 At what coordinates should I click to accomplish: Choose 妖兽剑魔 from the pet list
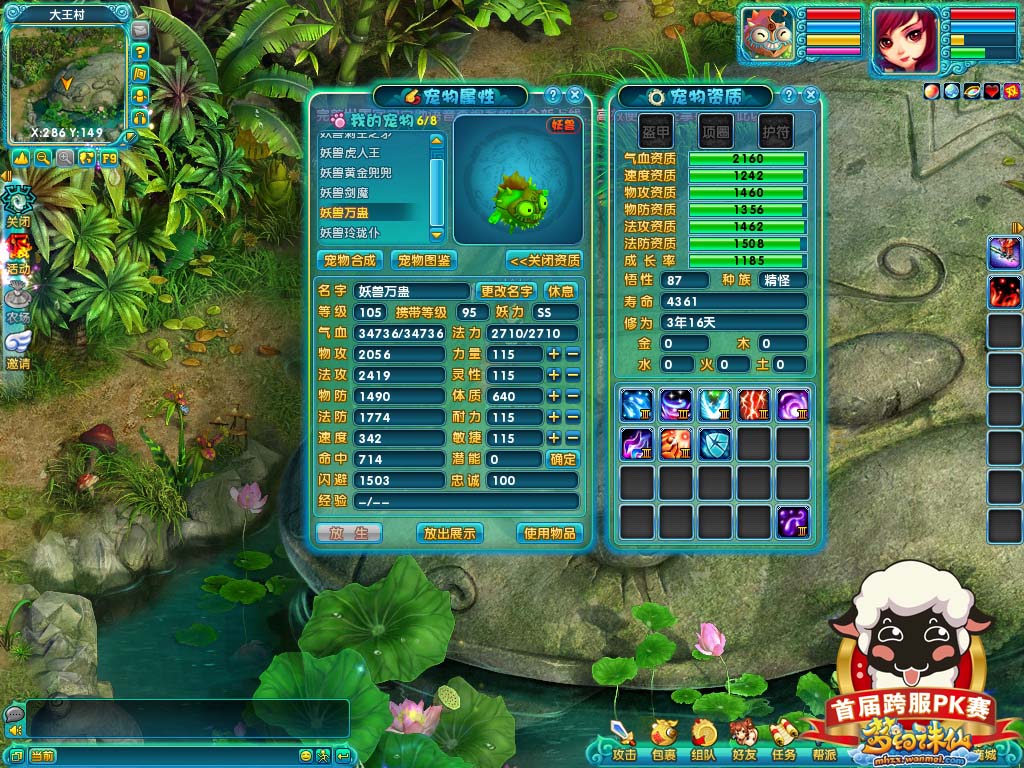343,193
